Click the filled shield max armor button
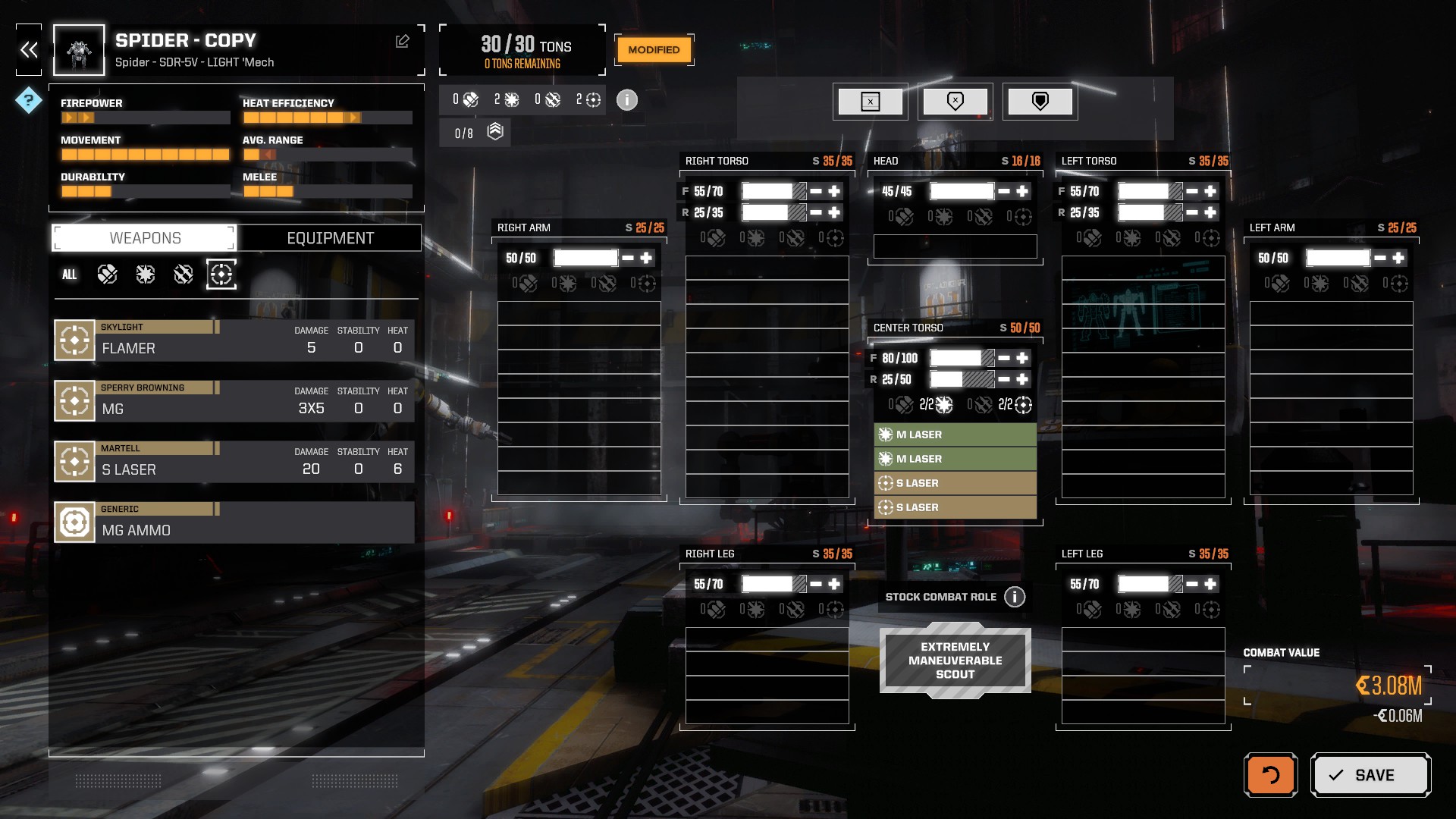Screen dimensions: 1456x819 point(1040,102)
